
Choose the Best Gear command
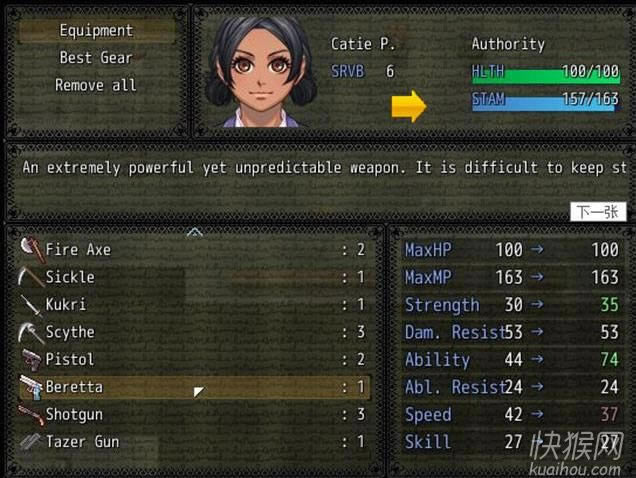pyautogui.click(x=96, y=58)
